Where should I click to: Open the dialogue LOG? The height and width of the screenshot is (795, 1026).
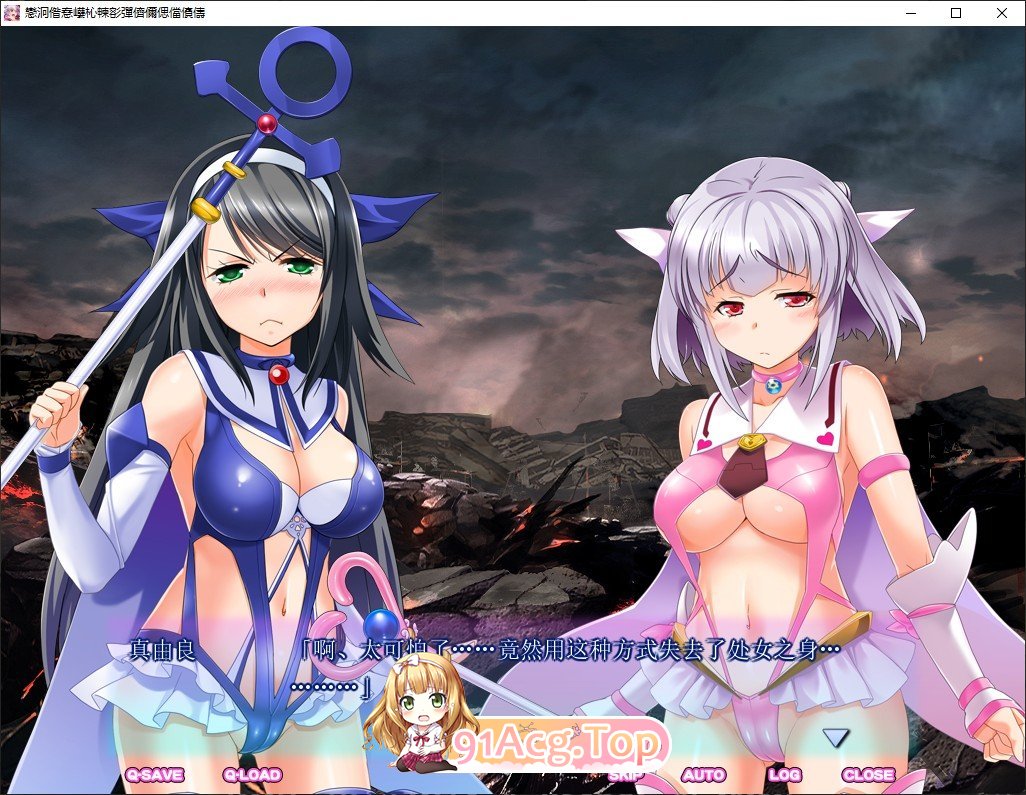click(785, 774)
